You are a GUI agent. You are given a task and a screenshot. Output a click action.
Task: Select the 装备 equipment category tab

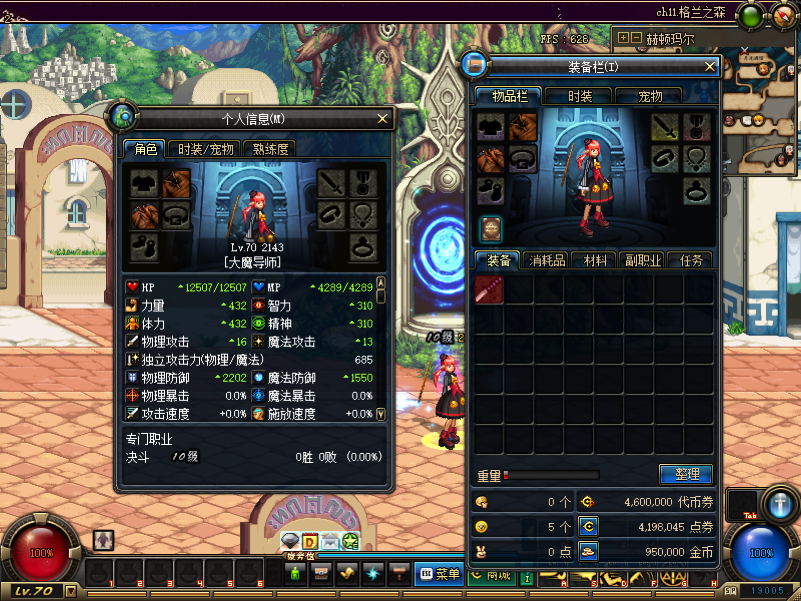[499, 260]
